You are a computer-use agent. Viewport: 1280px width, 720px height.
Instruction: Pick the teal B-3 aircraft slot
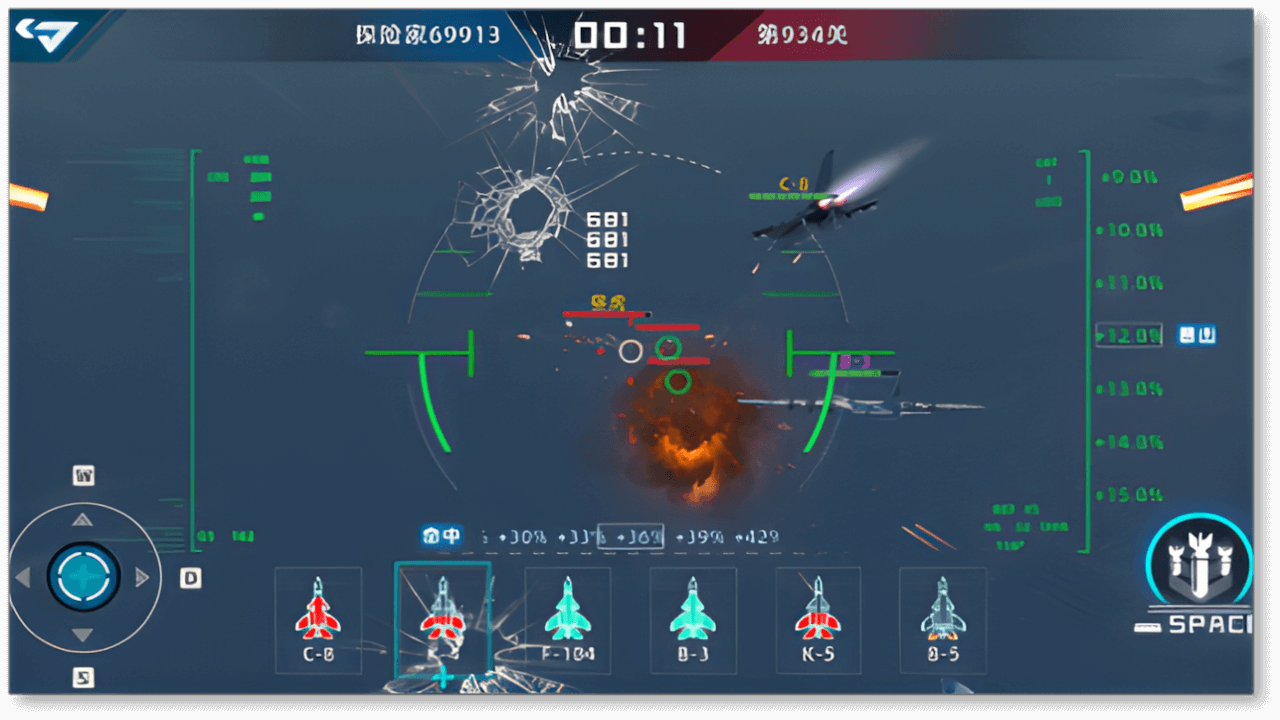[x=692, y=619]
